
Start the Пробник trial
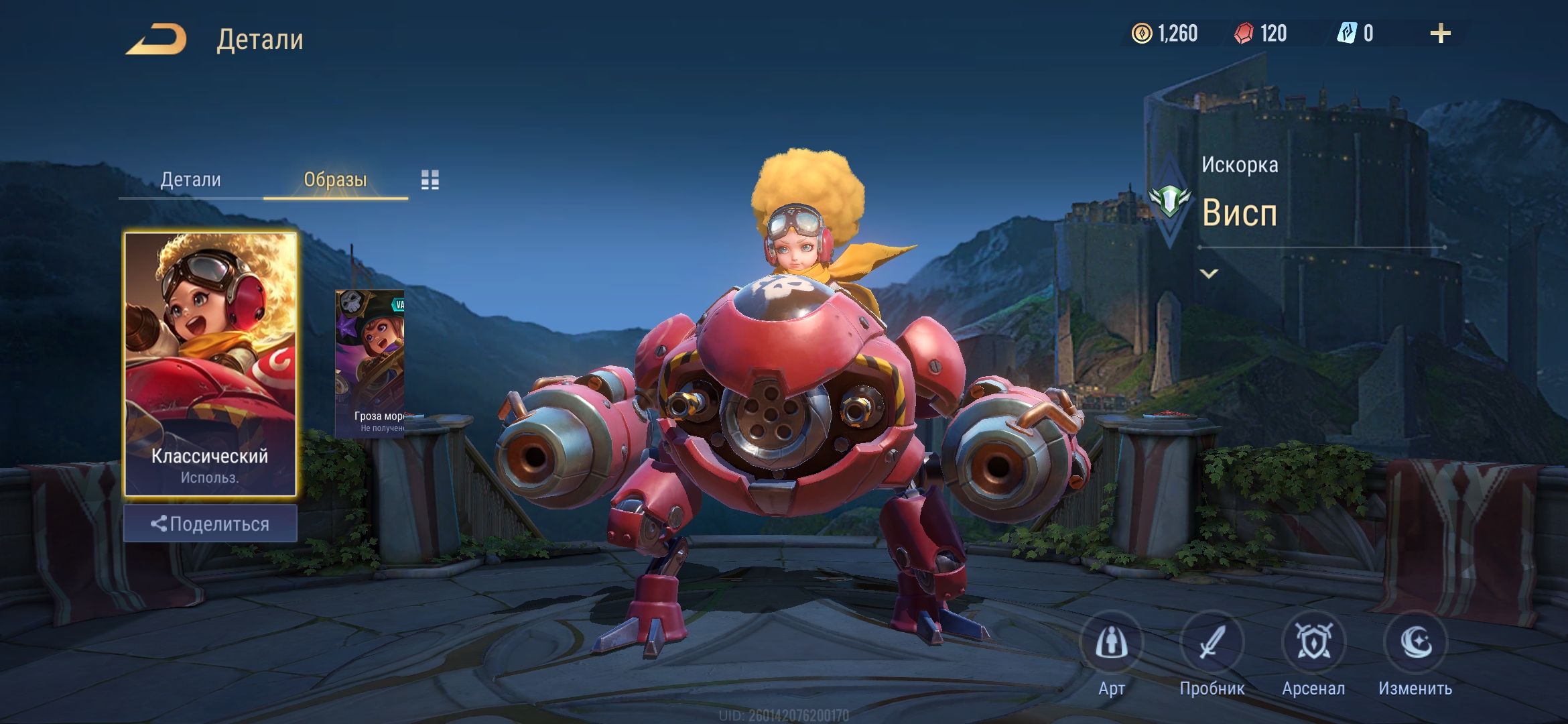tap(1212, 644)
